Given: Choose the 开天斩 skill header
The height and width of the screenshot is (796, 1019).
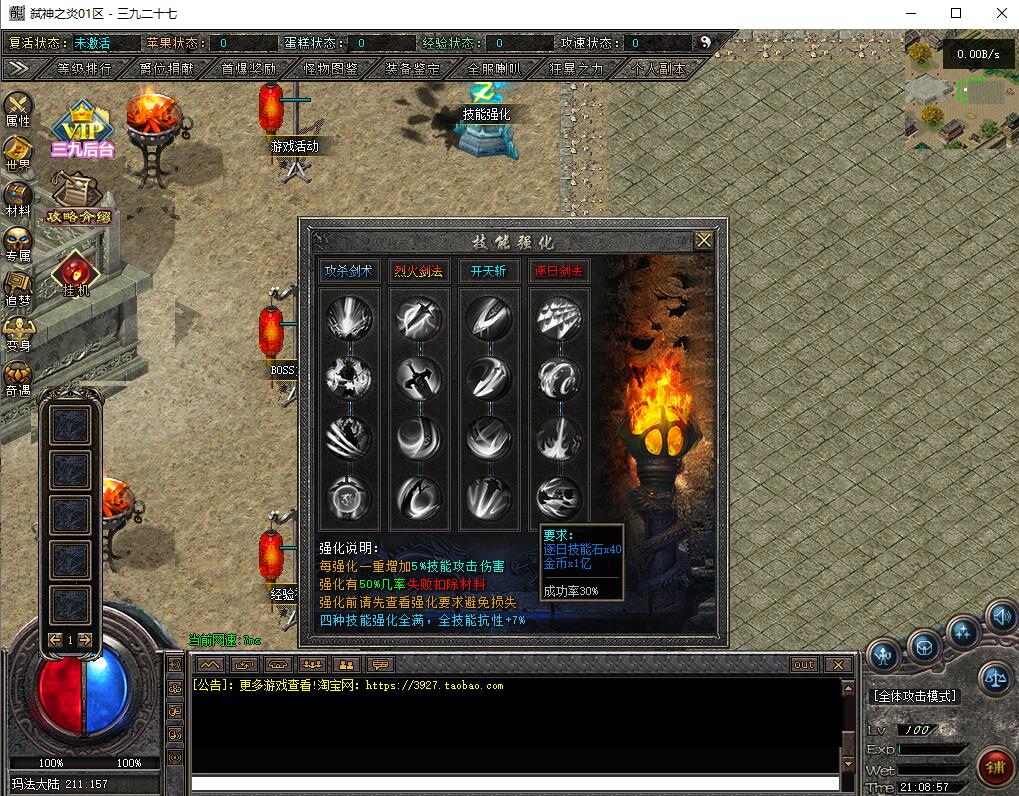Looking at the screenshot, I should click(488, 271).
